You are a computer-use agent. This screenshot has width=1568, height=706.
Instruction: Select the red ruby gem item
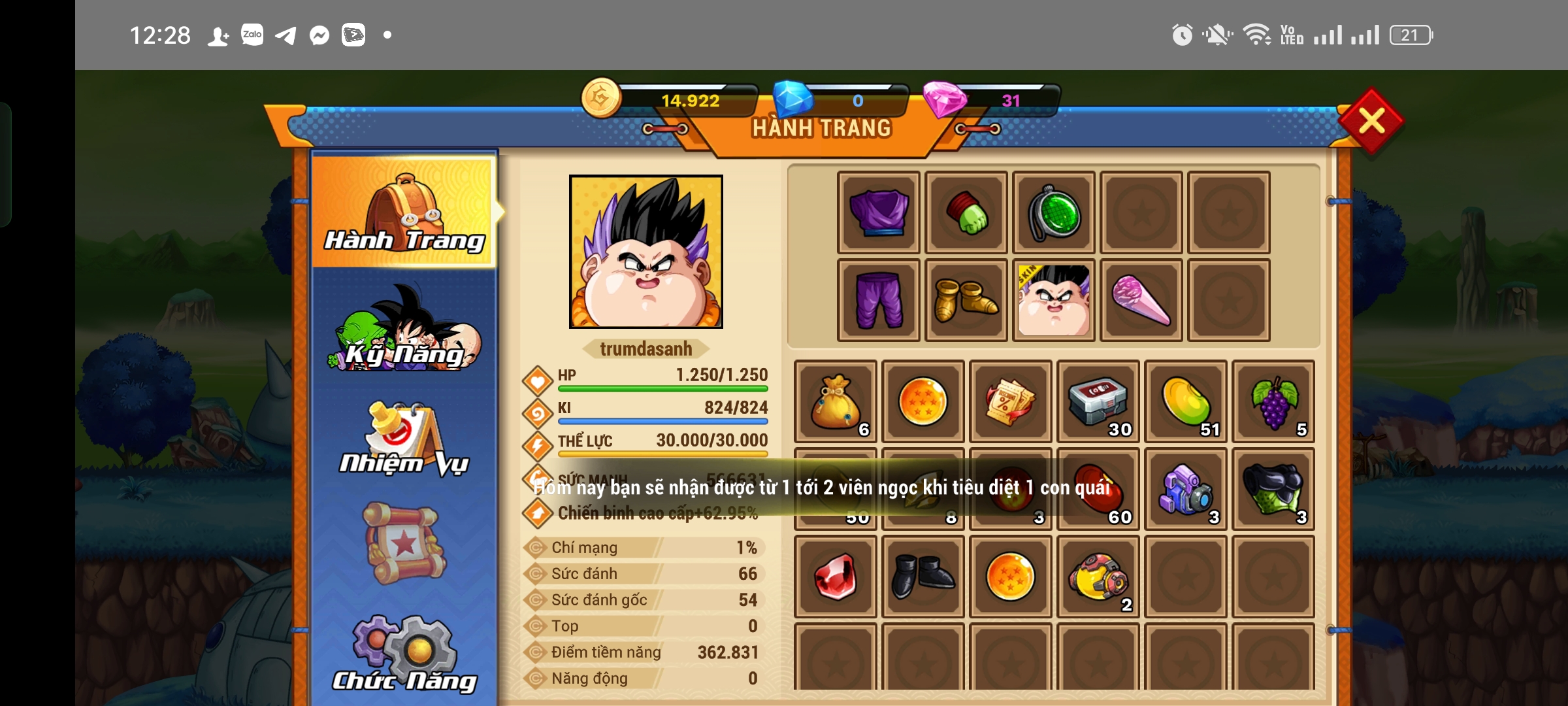pyautogui.click(x=836, y=577)
